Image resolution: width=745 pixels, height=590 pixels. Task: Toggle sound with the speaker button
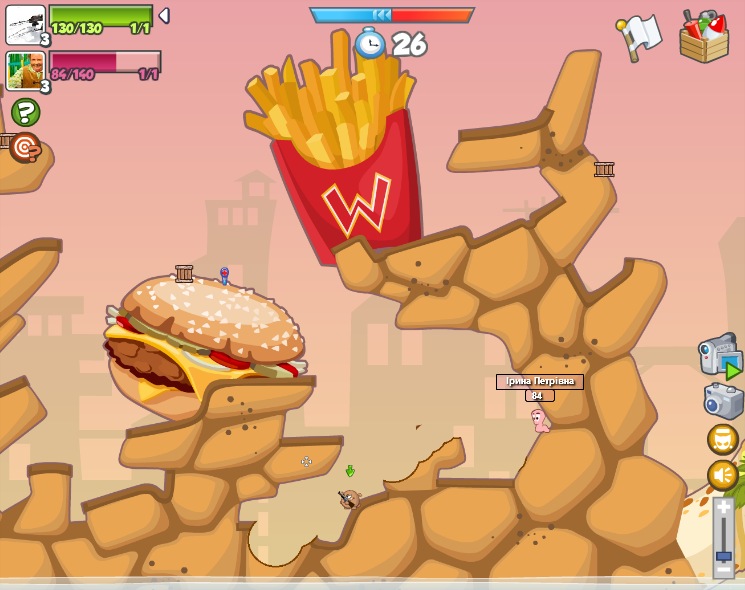click(723, 475)
